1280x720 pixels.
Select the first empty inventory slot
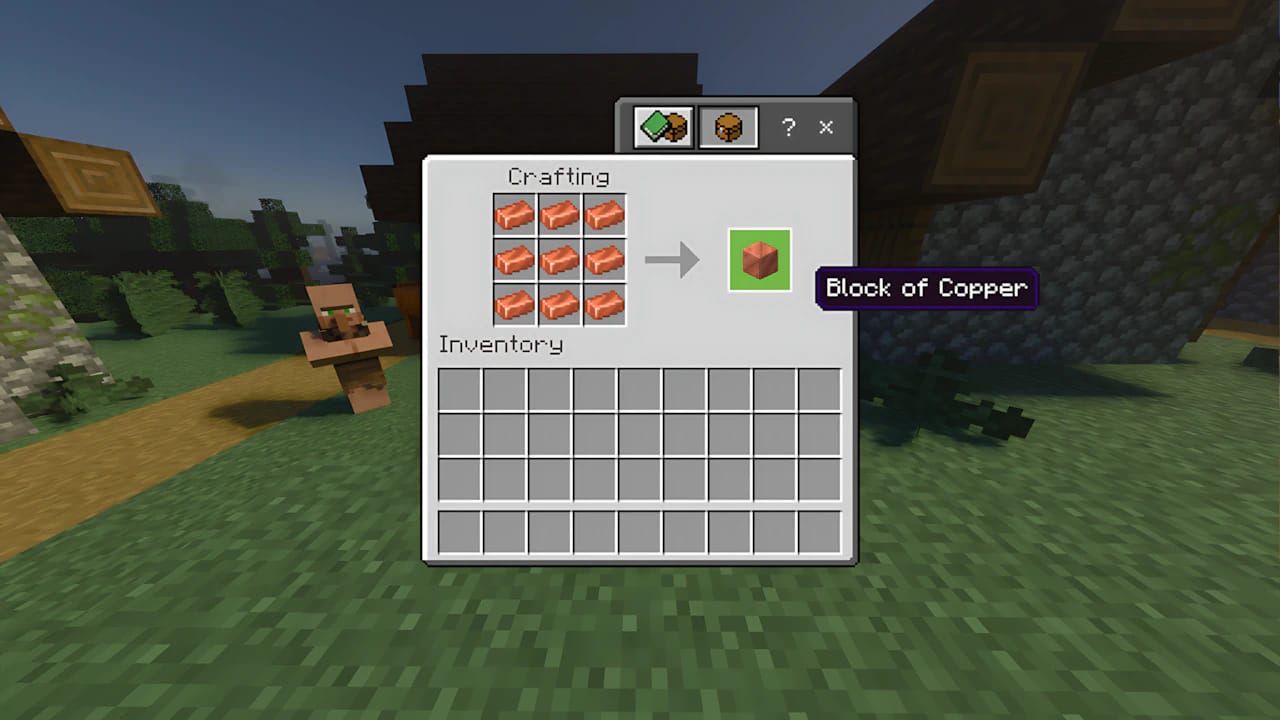[x=457, y=390]
